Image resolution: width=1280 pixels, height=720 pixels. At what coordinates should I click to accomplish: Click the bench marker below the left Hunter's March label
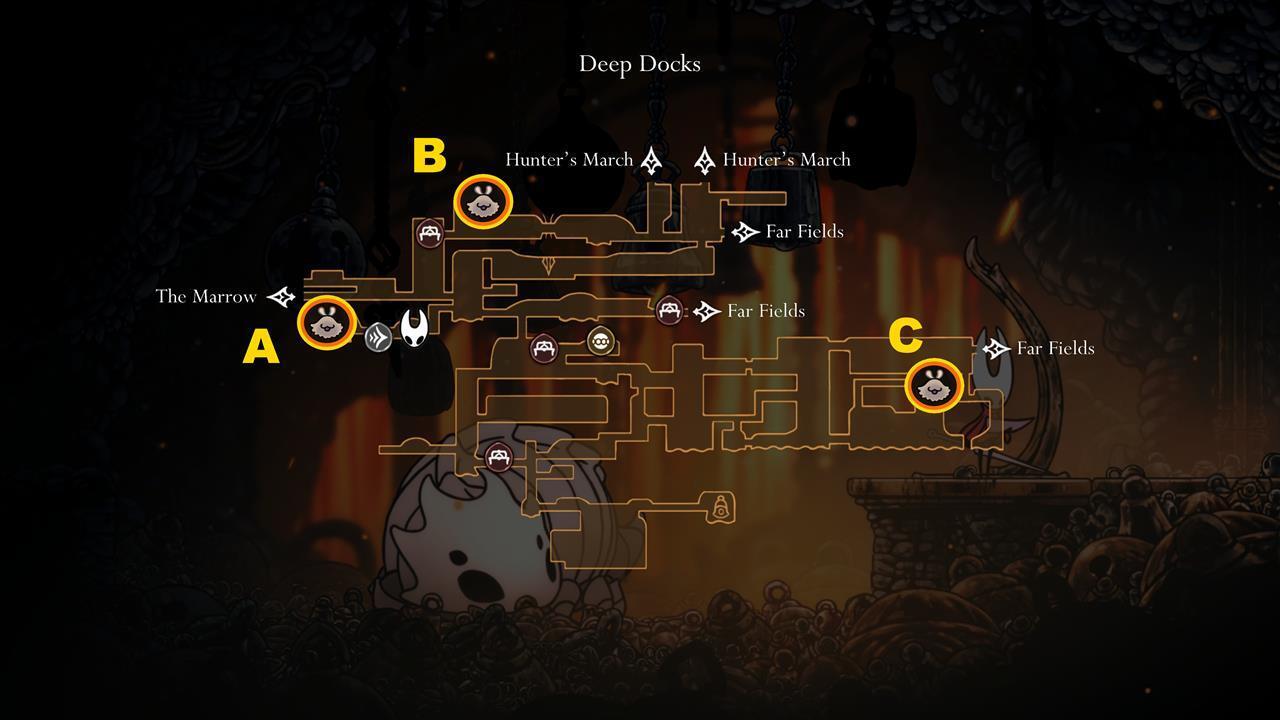(x=429, y=232)
